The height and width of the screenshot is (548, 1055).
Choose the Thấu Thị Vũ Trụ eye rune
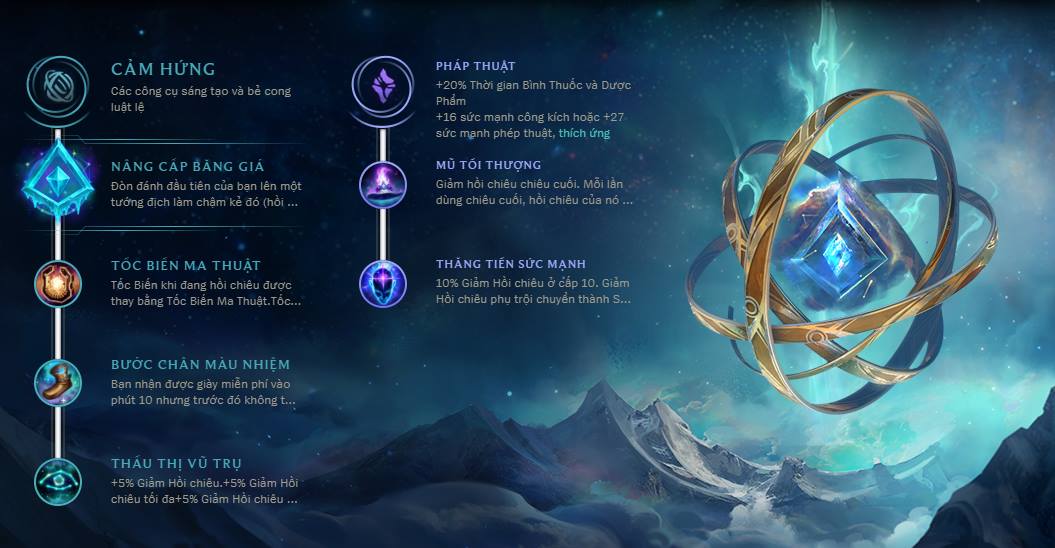click(x=58, y=480)
